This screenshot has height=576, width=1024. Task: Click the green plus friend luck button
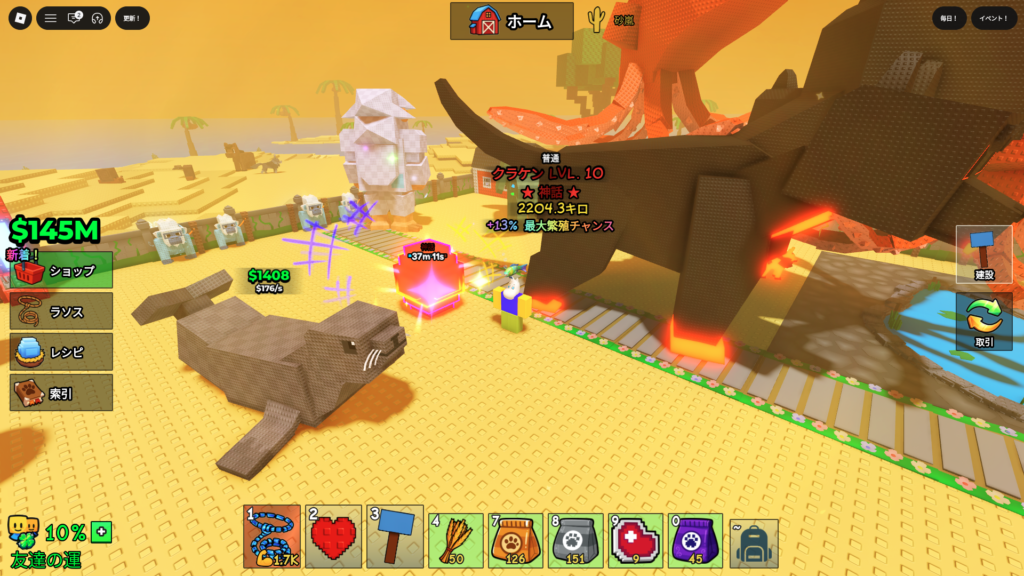[101, 531]
